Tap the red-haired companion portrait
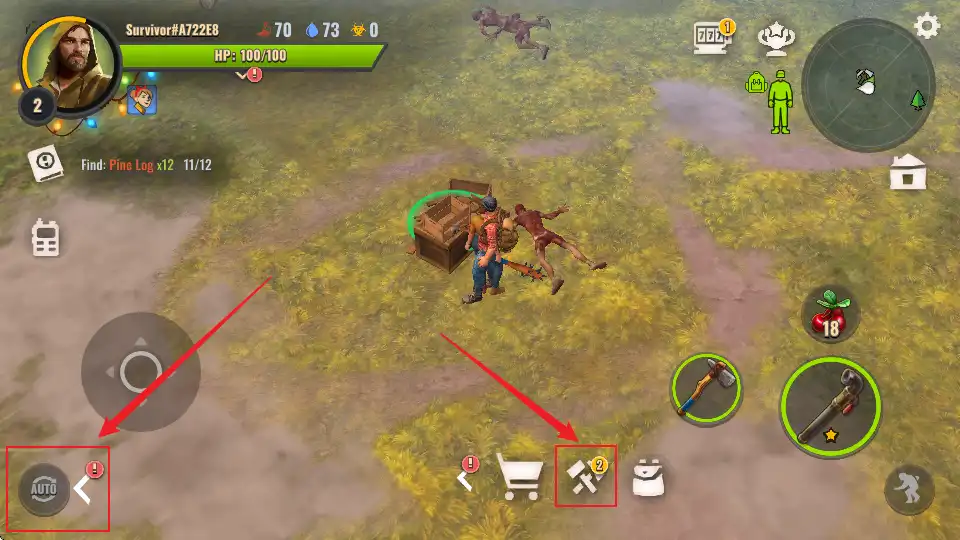 (142, 99)
